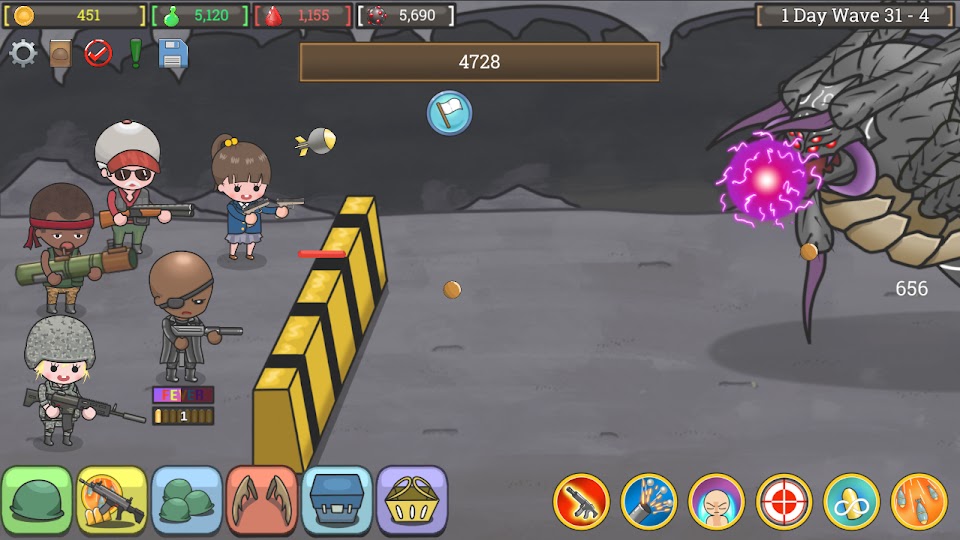Image resolution: width=960 pixels, height=540 pixels.
Task: Open the blue supply chest menu
Action: tap(337, 499)
